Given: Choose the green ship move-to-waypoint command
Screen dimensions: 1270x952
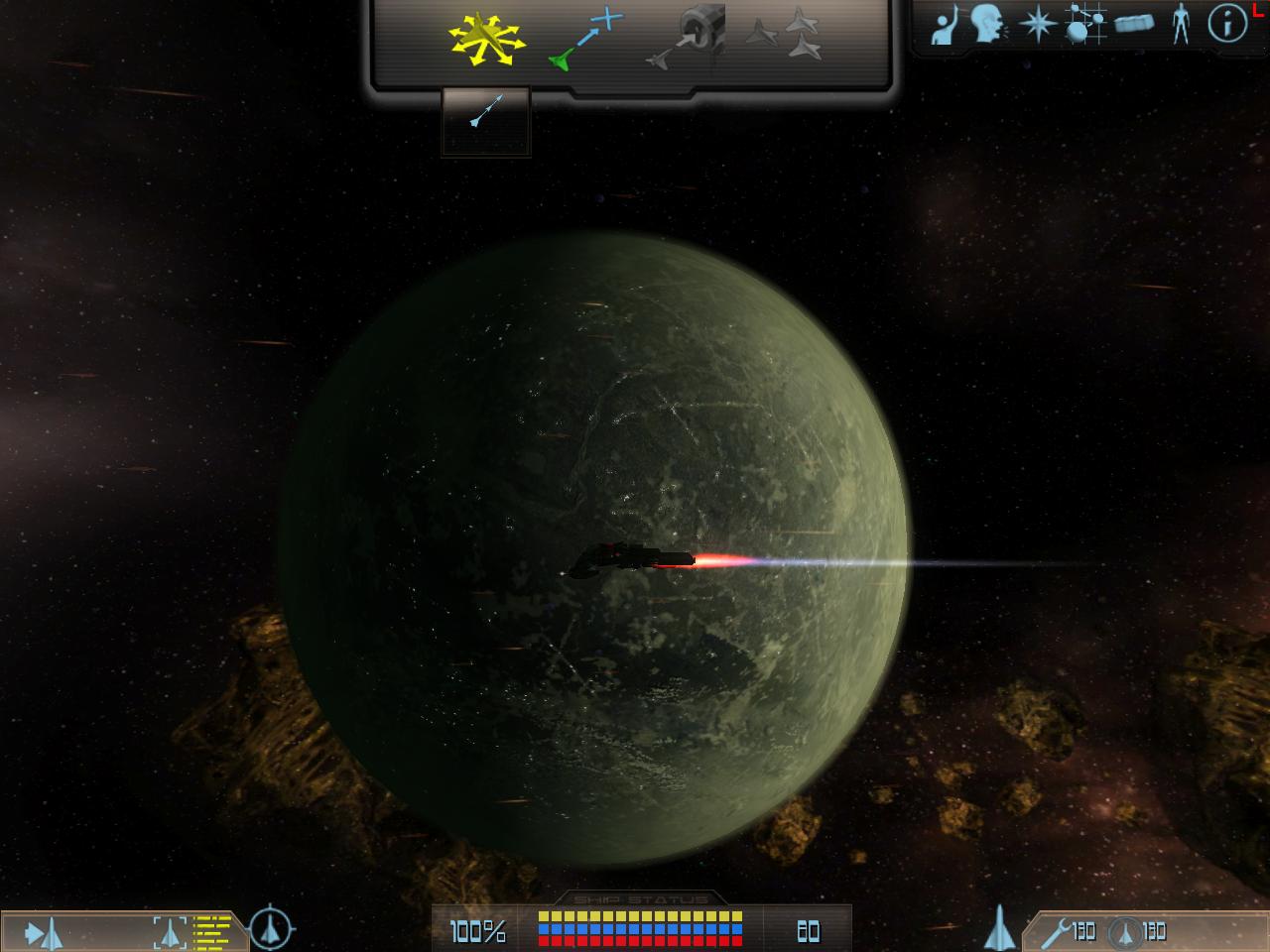Looking at the screenshot, I should coord(585,41).
